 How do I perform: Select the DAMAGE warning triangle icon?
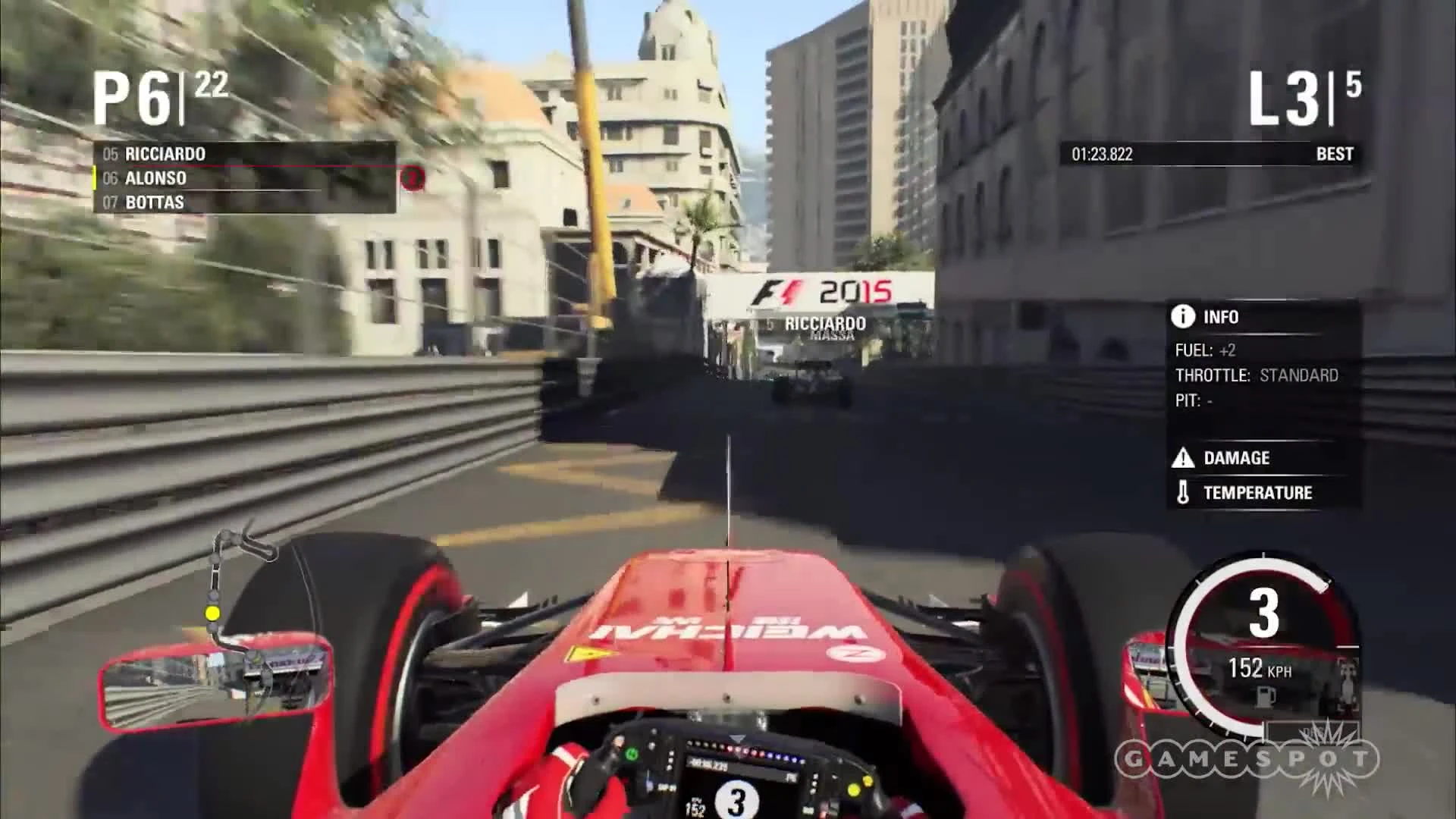point(1183,458)
